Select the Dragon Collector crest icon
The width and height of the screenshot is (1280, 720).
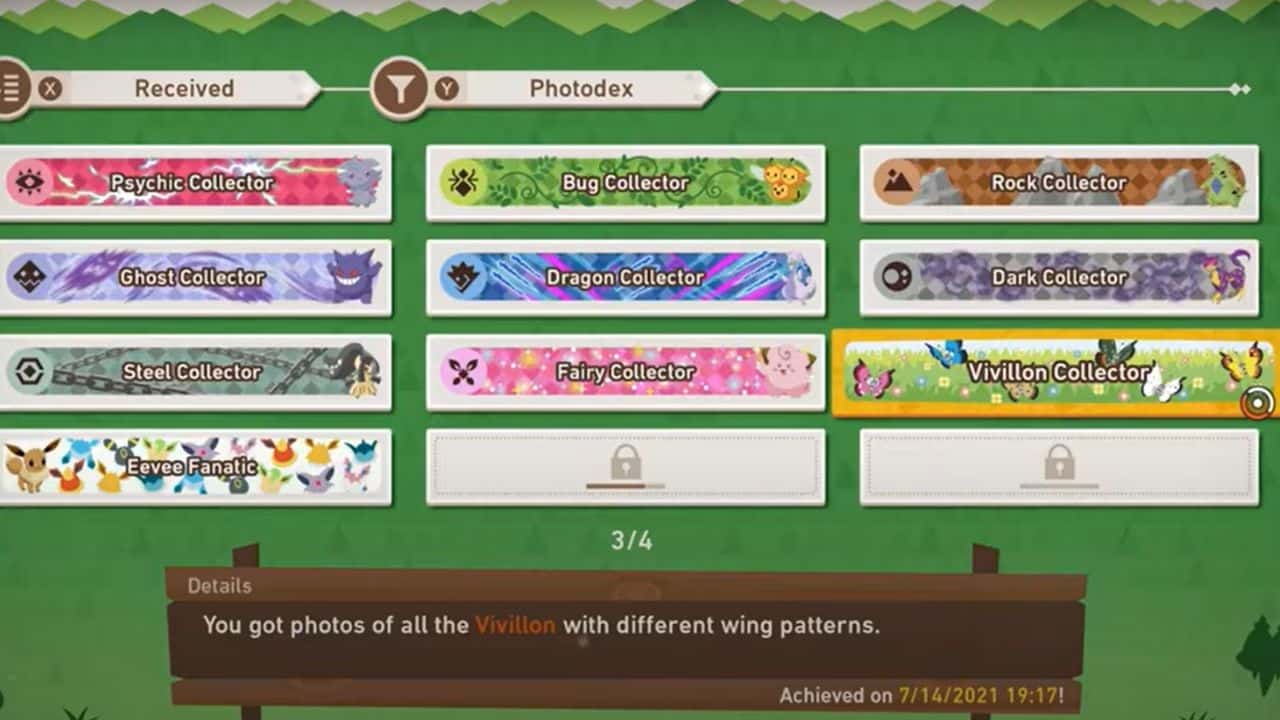[461, 278]
